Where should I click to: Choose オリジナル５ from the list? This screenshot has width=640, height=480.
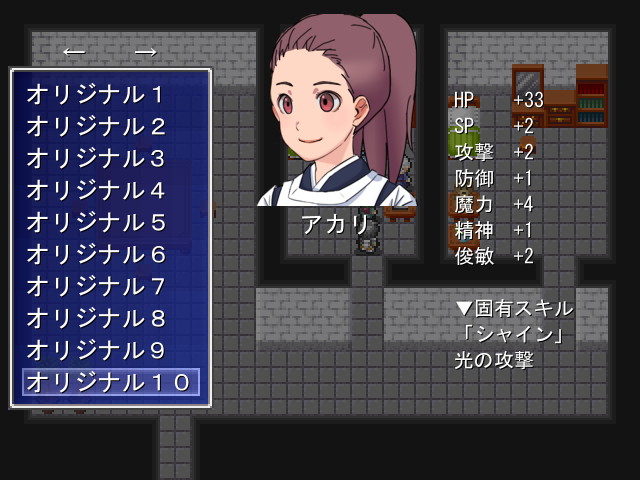(109, 222)
